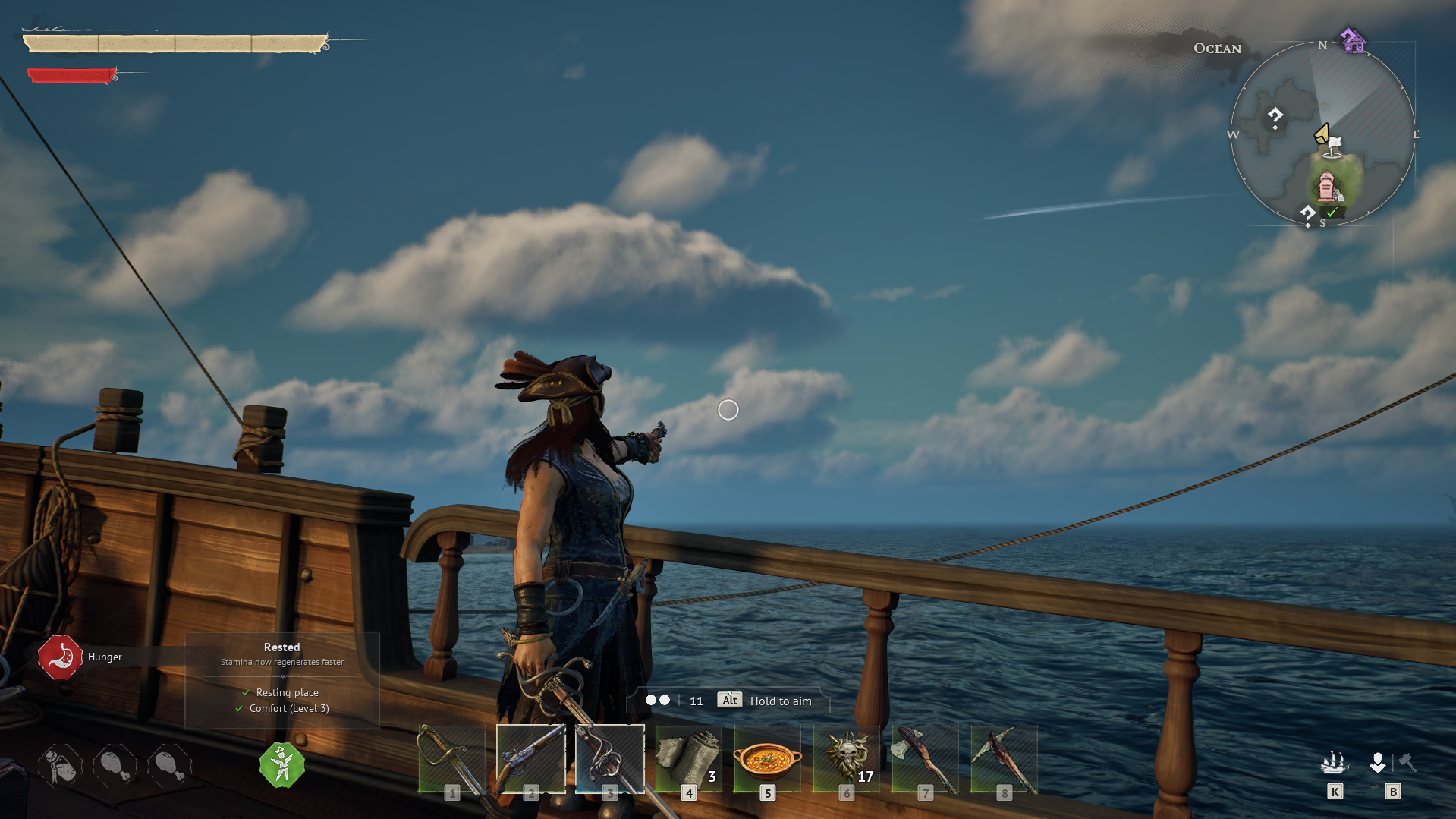Choose the rapier in hotbar slot 3

pyautogui.click(x=609, y=758)
